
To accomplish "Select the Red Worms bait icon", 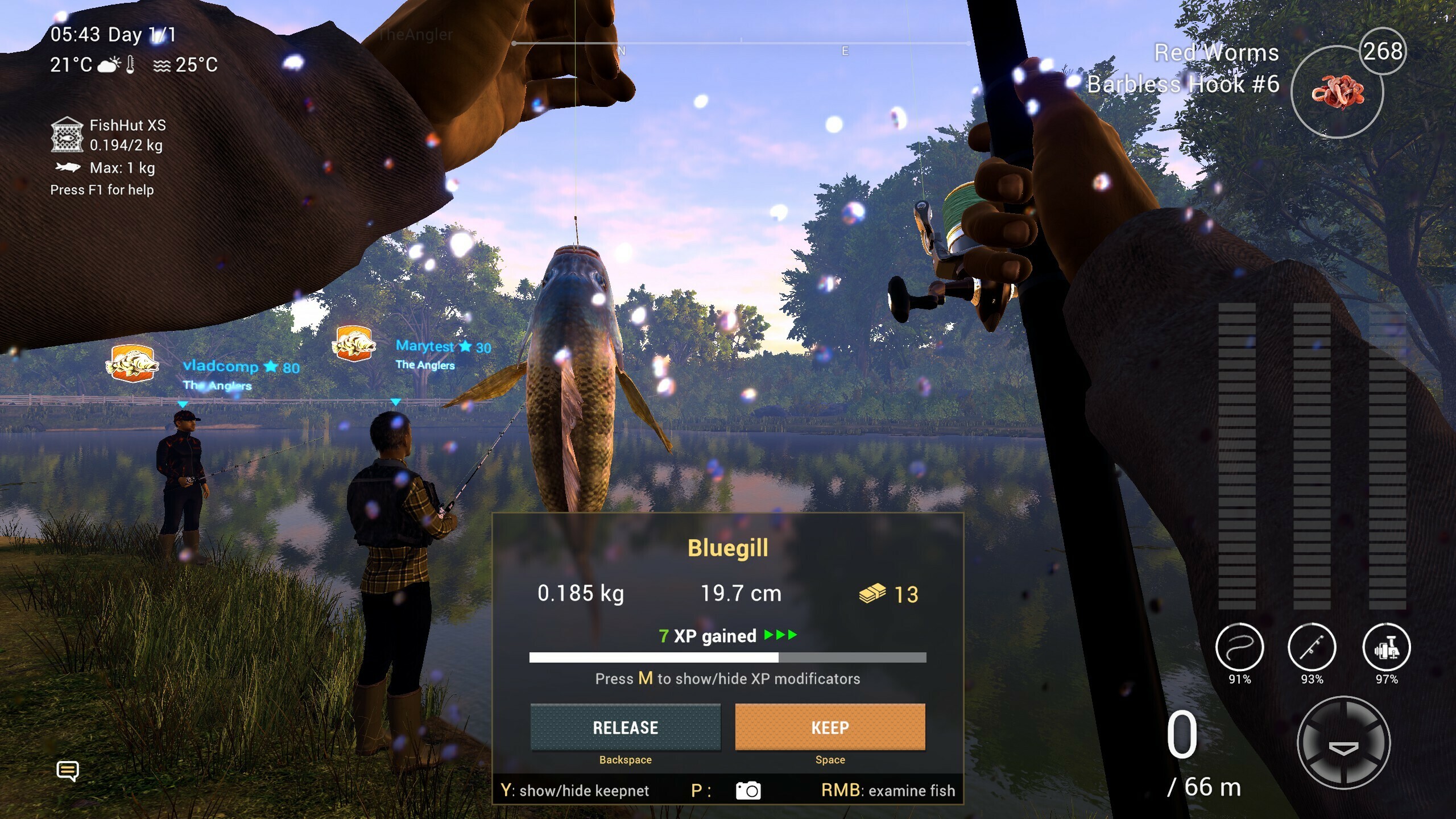I will coord(1337,92).
